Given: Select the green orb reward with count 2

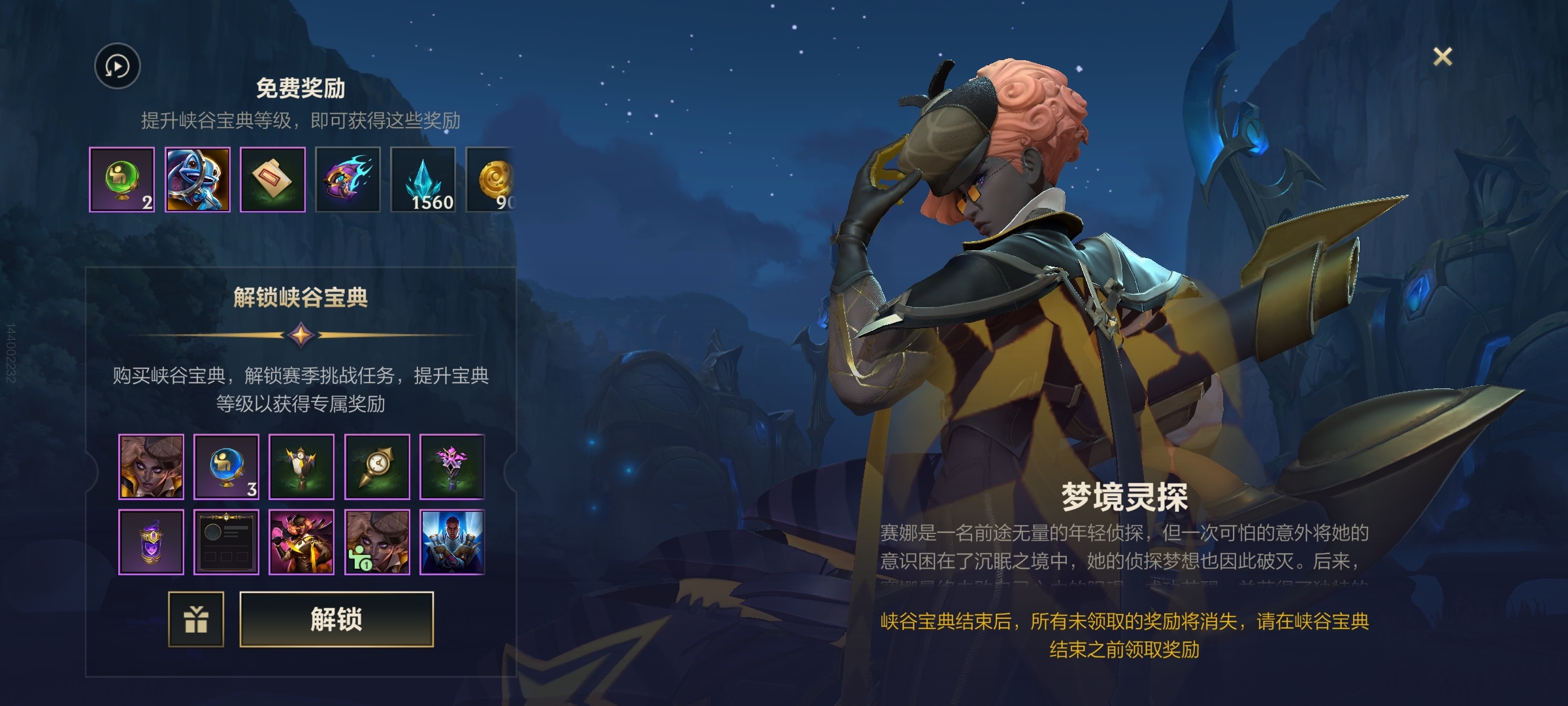Looking at the screenshot, I should coord(122,180).
